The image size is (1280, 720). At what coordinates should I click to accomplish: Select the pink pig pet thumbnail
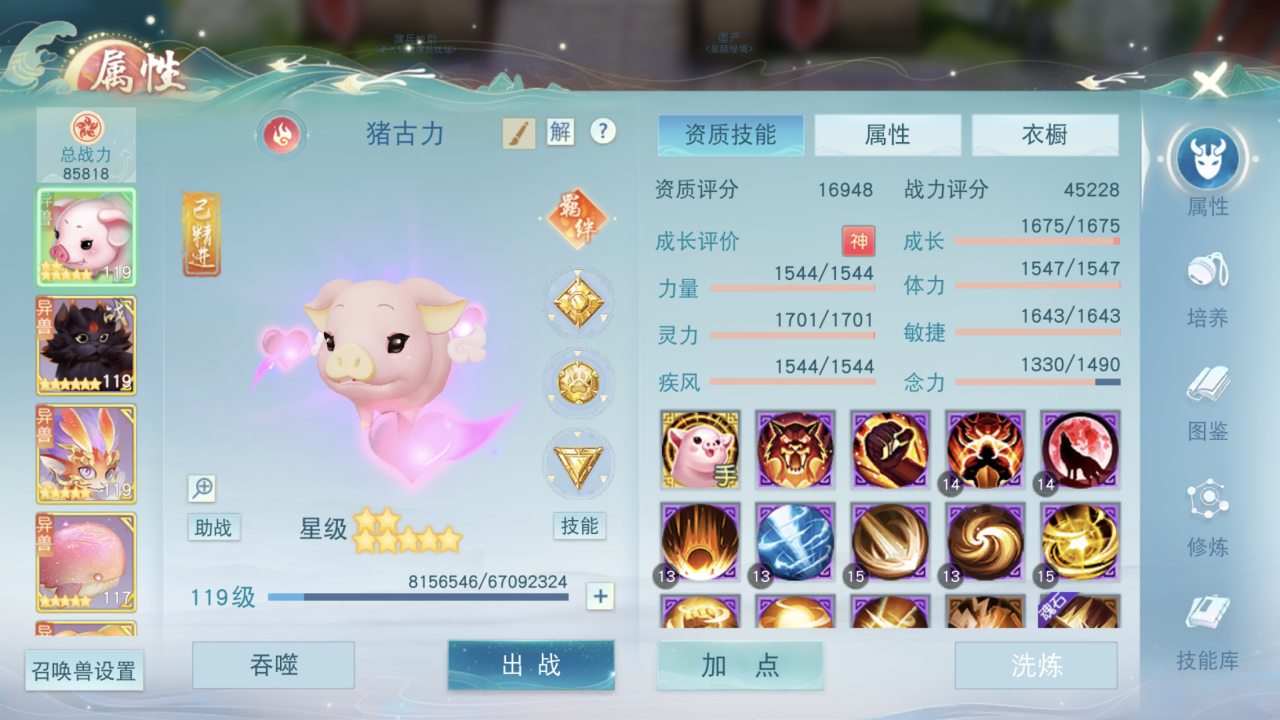[x=86, y=236]
